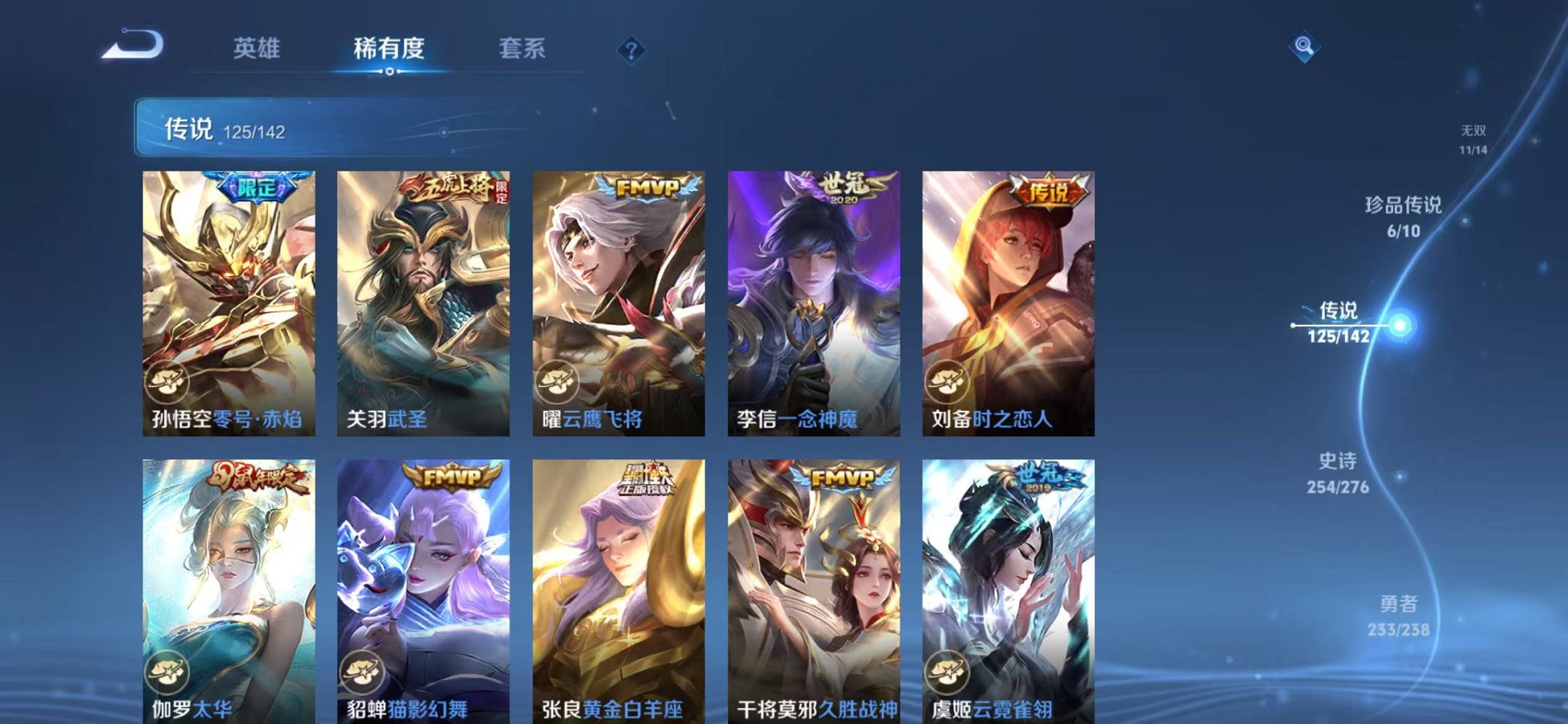Switch to the 英雄 tab
Screen dimensions: 1568x724
point(256,49)
